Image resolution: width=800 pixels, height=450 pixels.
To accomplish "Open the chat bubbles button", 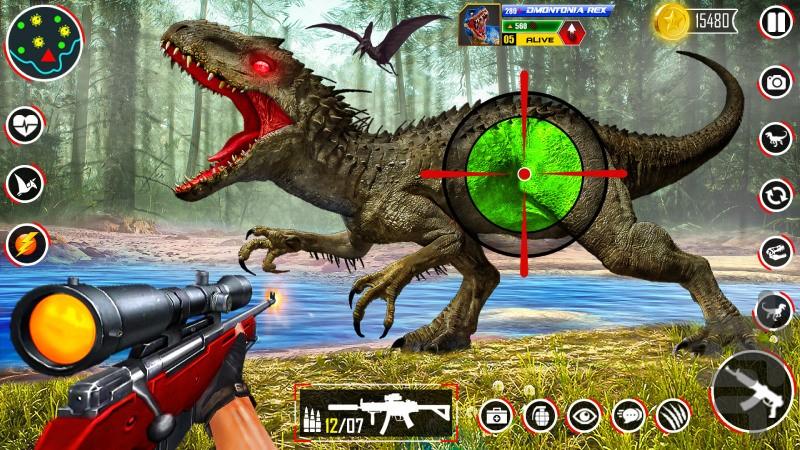I will tap(628, 415).
